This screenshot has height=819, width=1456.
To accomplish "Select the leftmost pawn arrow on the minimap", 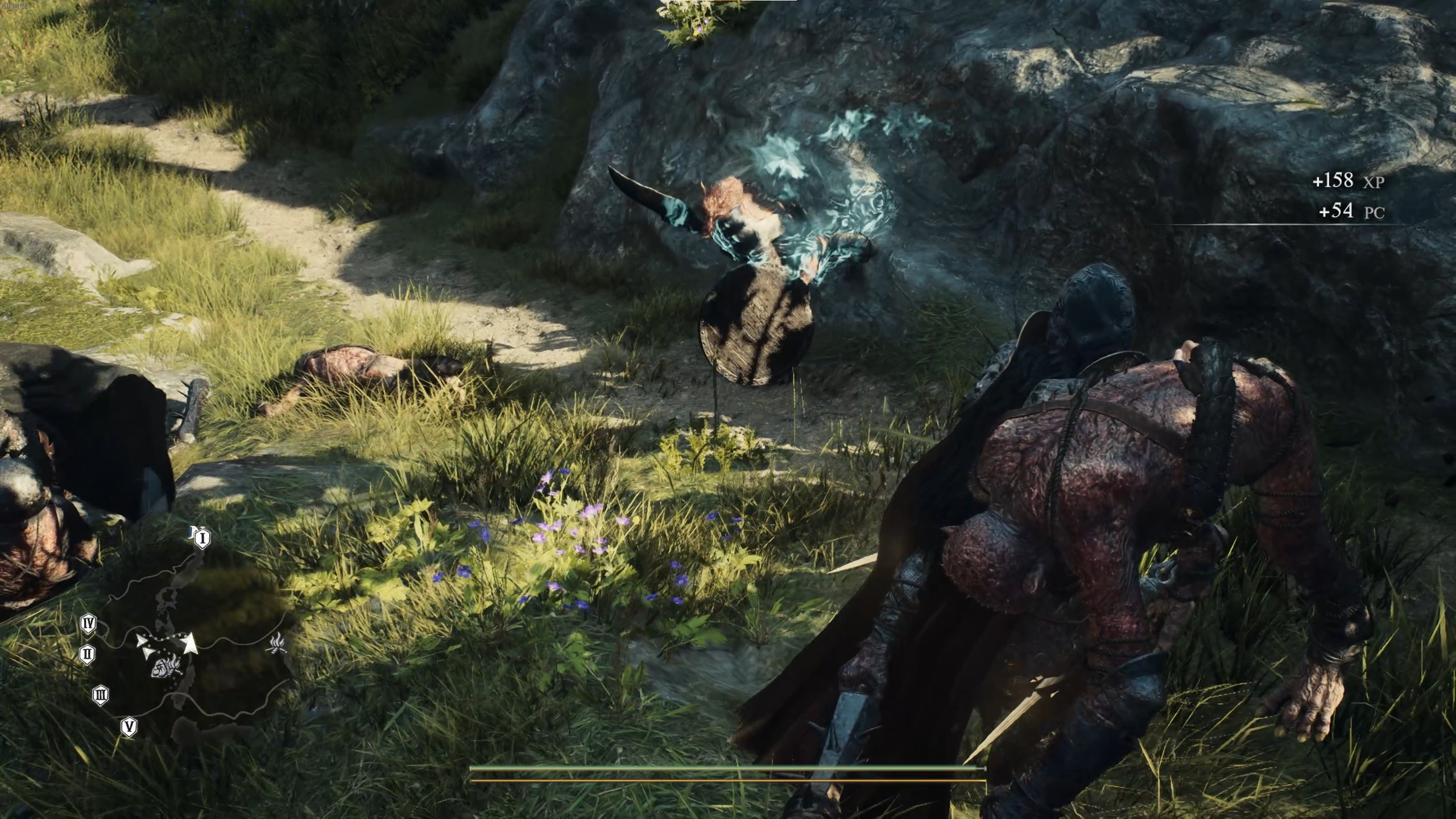I will (141, 641).
